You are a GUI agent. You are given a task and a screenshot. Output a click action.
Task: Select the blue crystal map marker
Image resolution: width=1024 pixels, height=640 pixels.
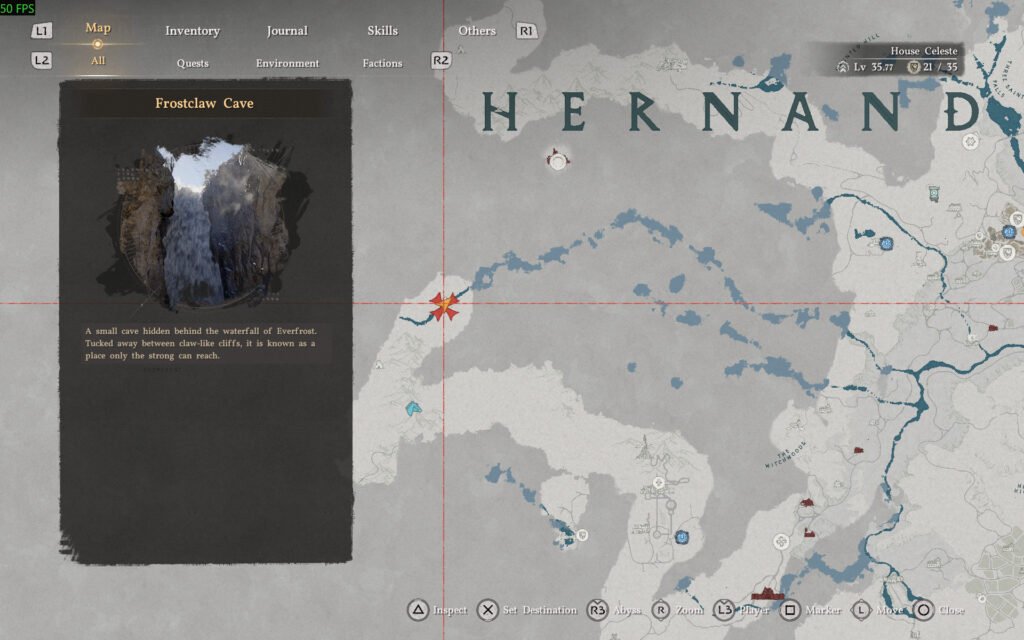(414, 409)
